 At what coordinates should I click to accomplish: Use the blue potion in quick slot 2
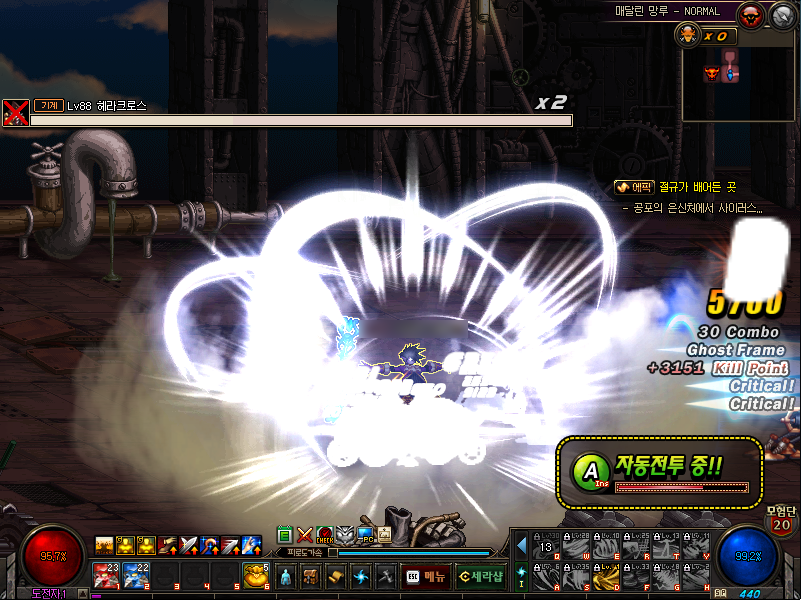(x=137, y=575)
